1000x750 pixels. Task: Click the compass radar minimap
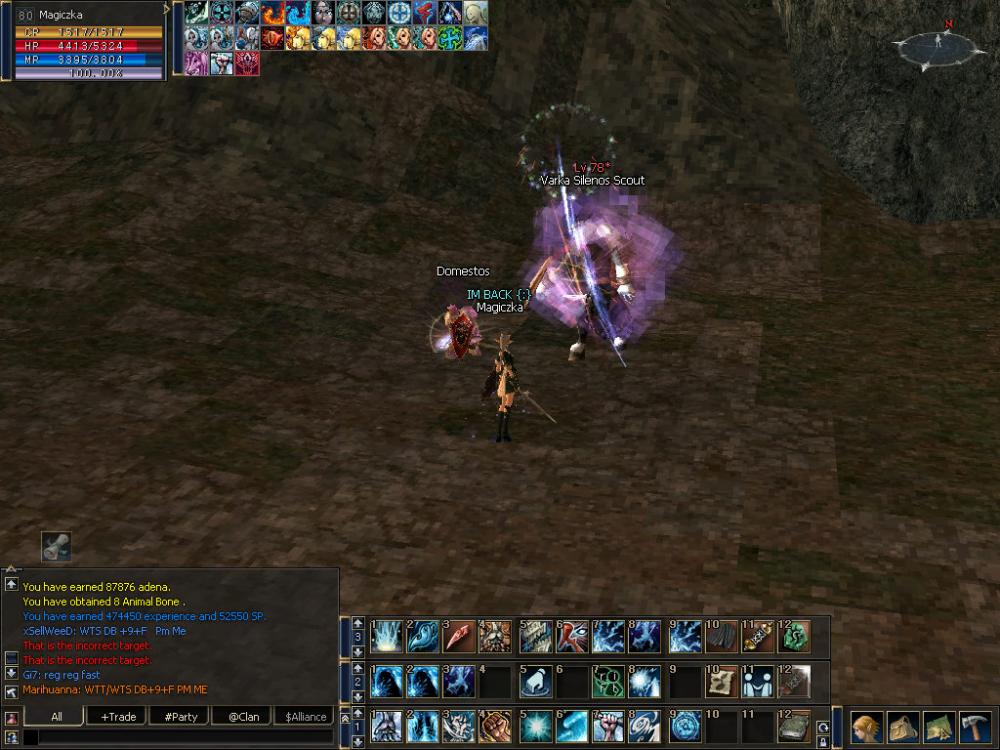939,43
